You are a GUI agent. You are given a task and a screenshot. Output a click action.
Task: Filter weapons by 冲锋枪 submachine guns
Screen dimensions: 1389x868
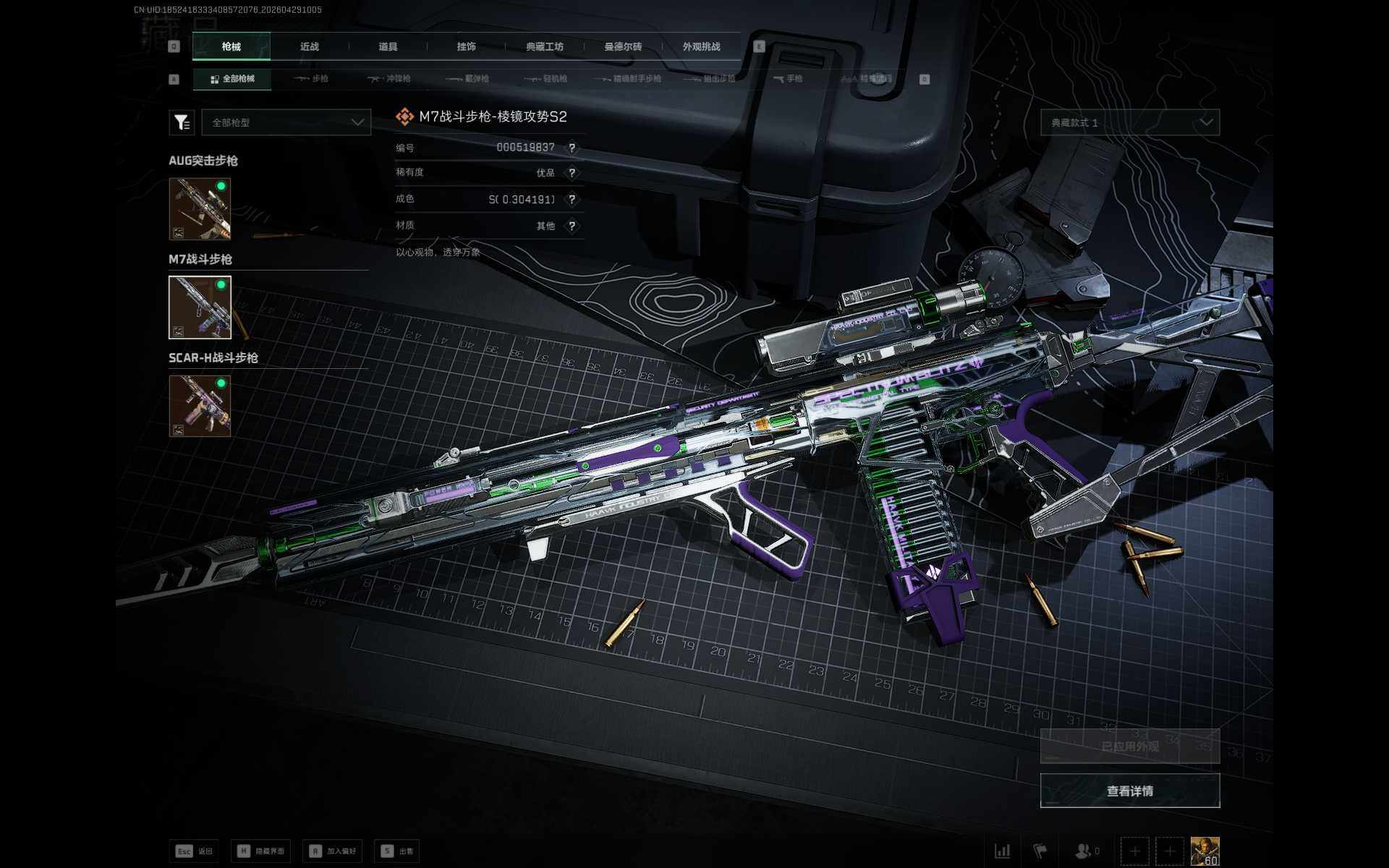point(389,79)
